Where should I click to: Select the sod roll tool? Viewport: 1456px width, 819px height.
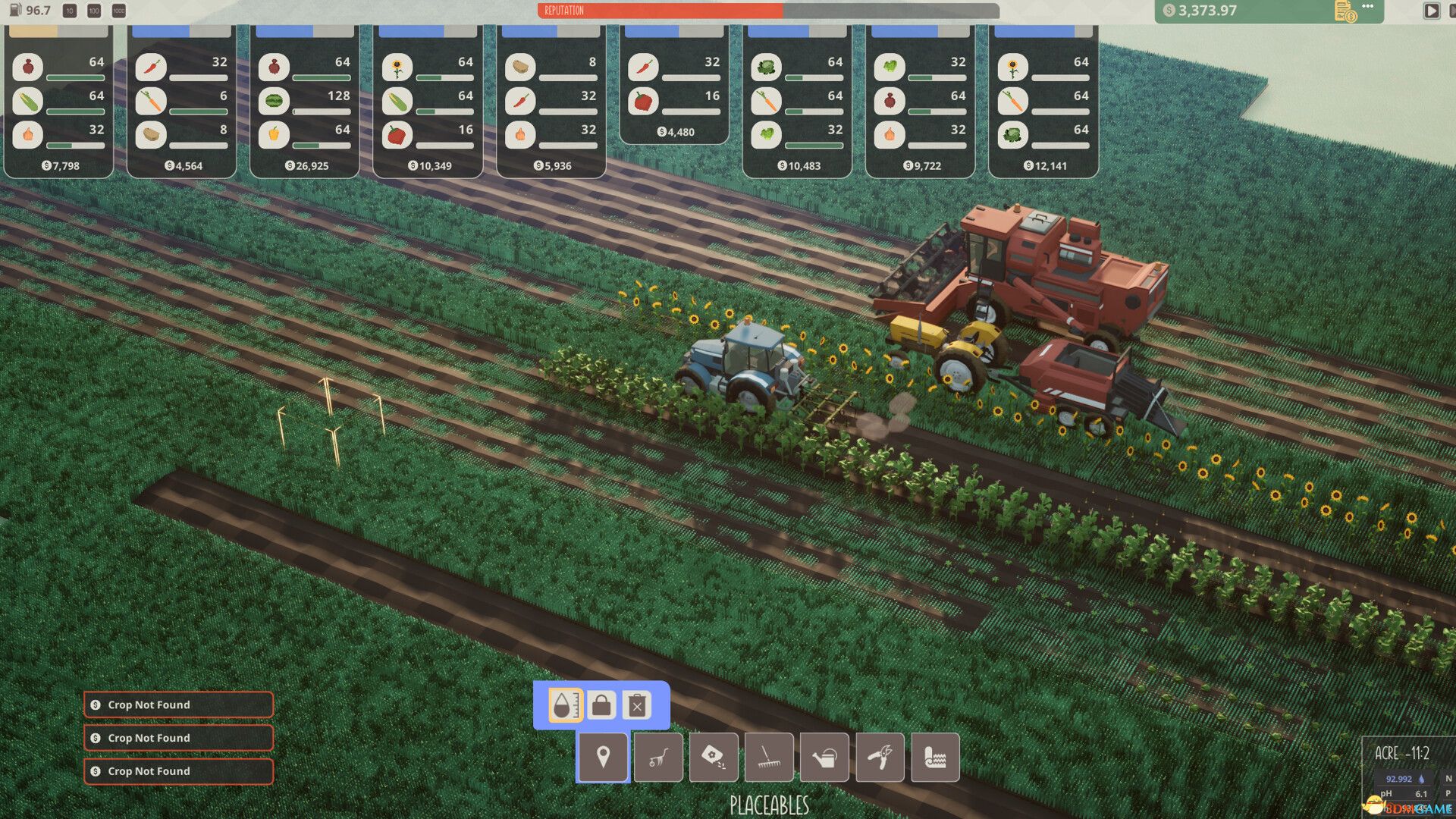(x=935, y=757)
